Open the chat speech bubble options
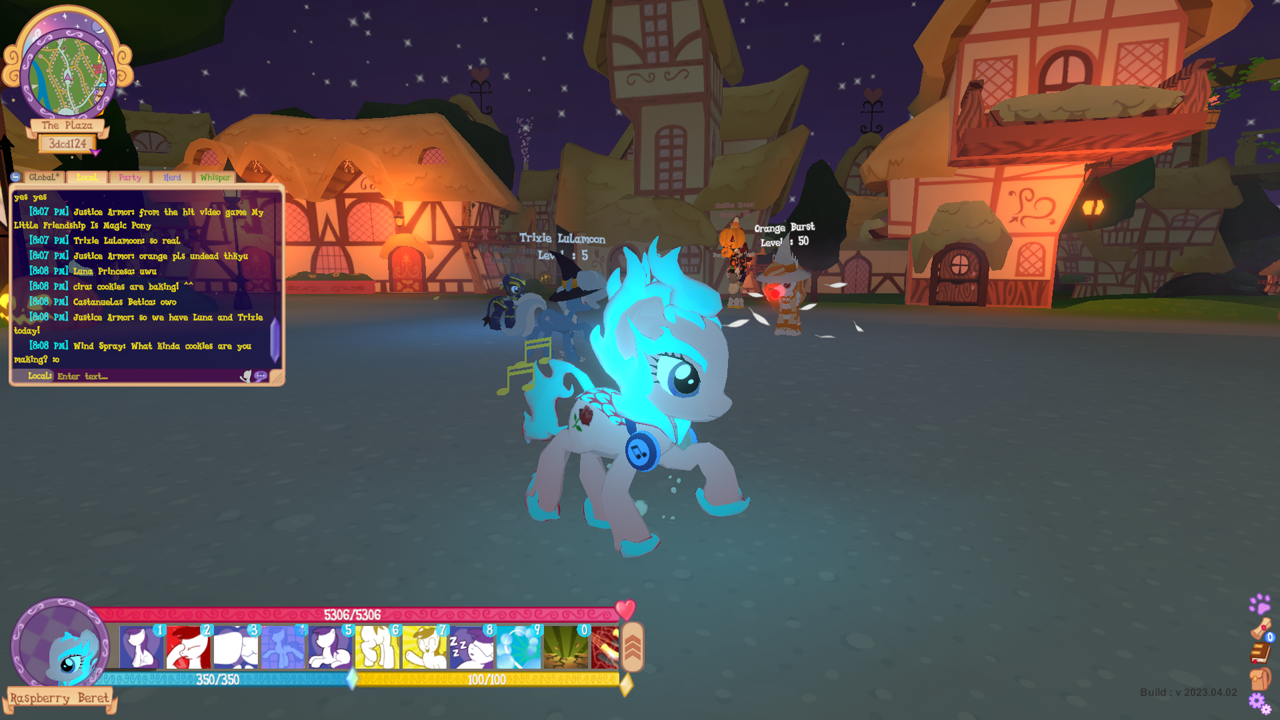Image resolution: width=1280 pixels, height=720 pixels. click(261, 376)
